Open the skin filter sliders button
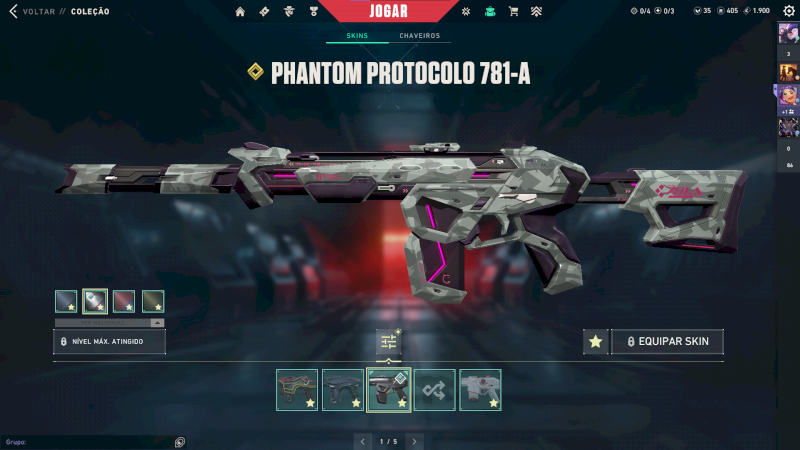The width and height of the screenshot is (800, 450). click(x=389, y=342)
